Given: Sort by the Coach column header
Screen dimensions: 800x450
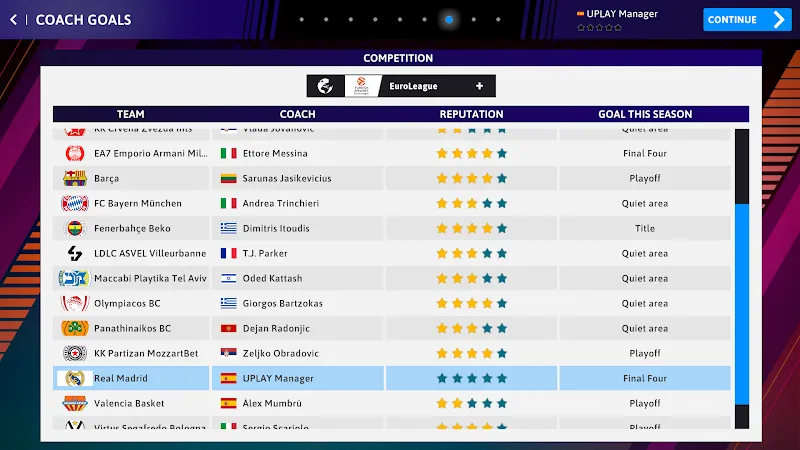Looking at the screenshot, I should (x=298, y=114).
